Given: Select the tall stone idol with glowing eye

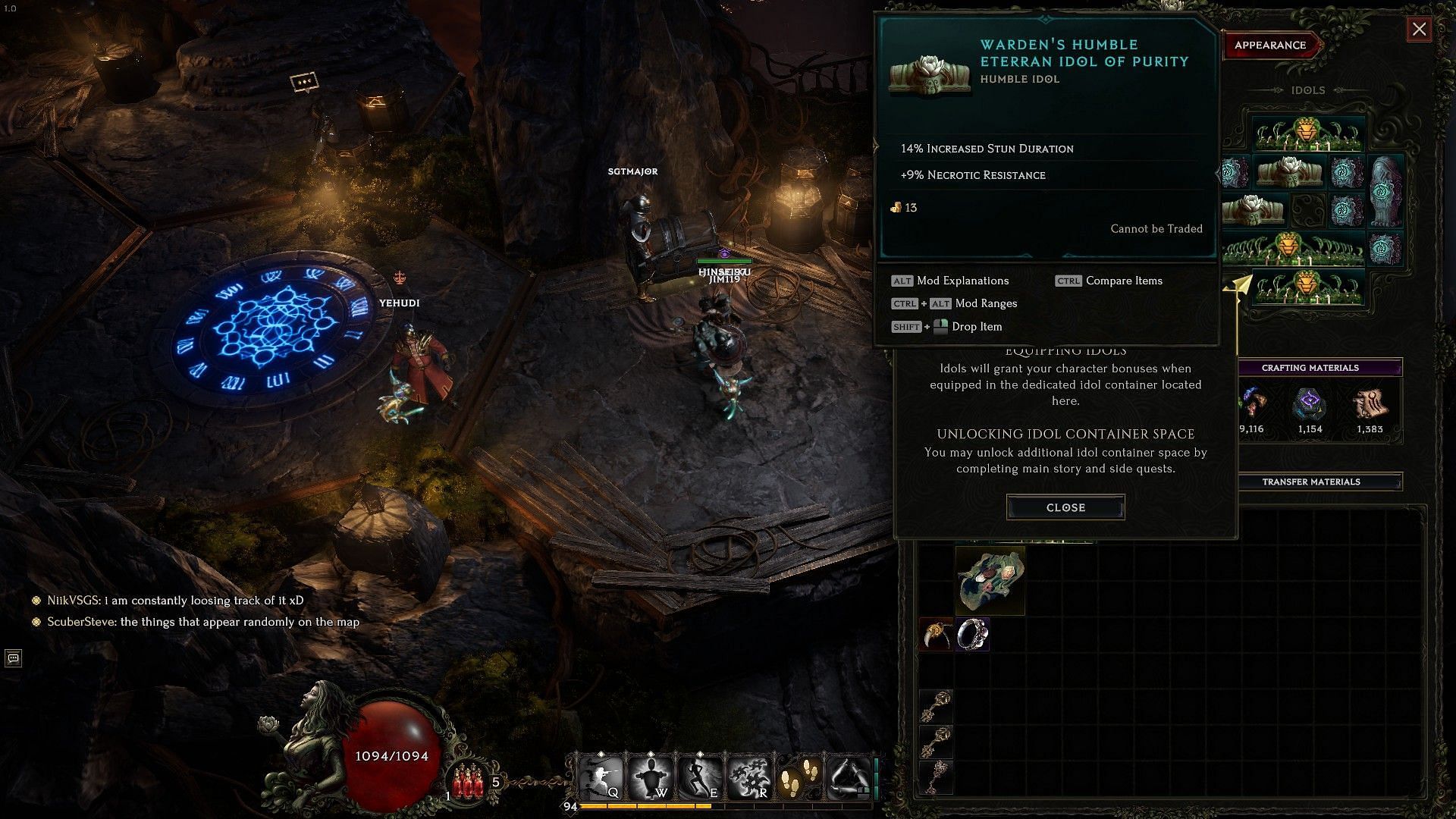Looking at the screenshot, I should pos(1386,190).
